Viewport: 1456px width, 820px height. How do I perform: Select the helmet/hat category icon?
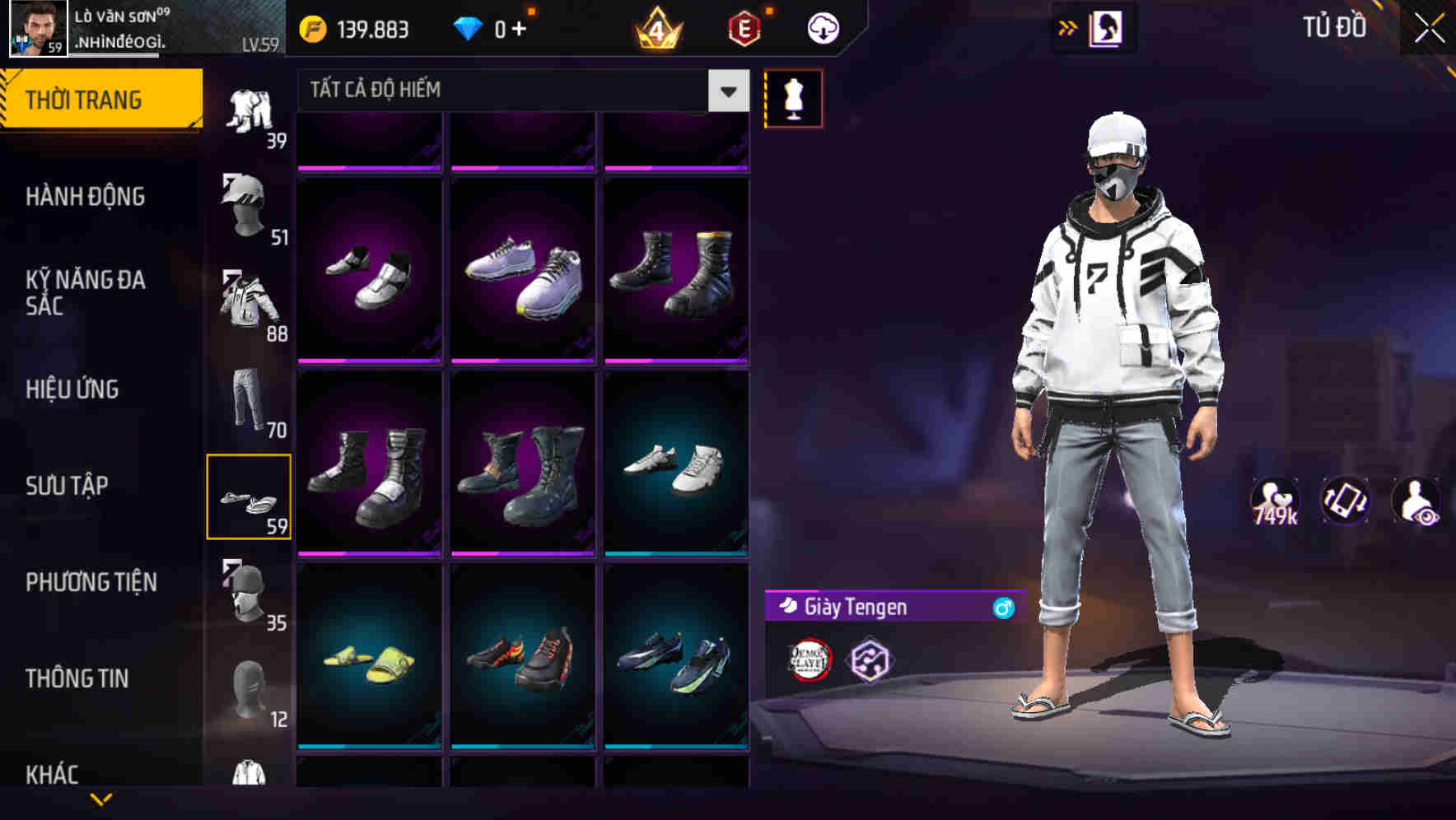pos(247,207)
